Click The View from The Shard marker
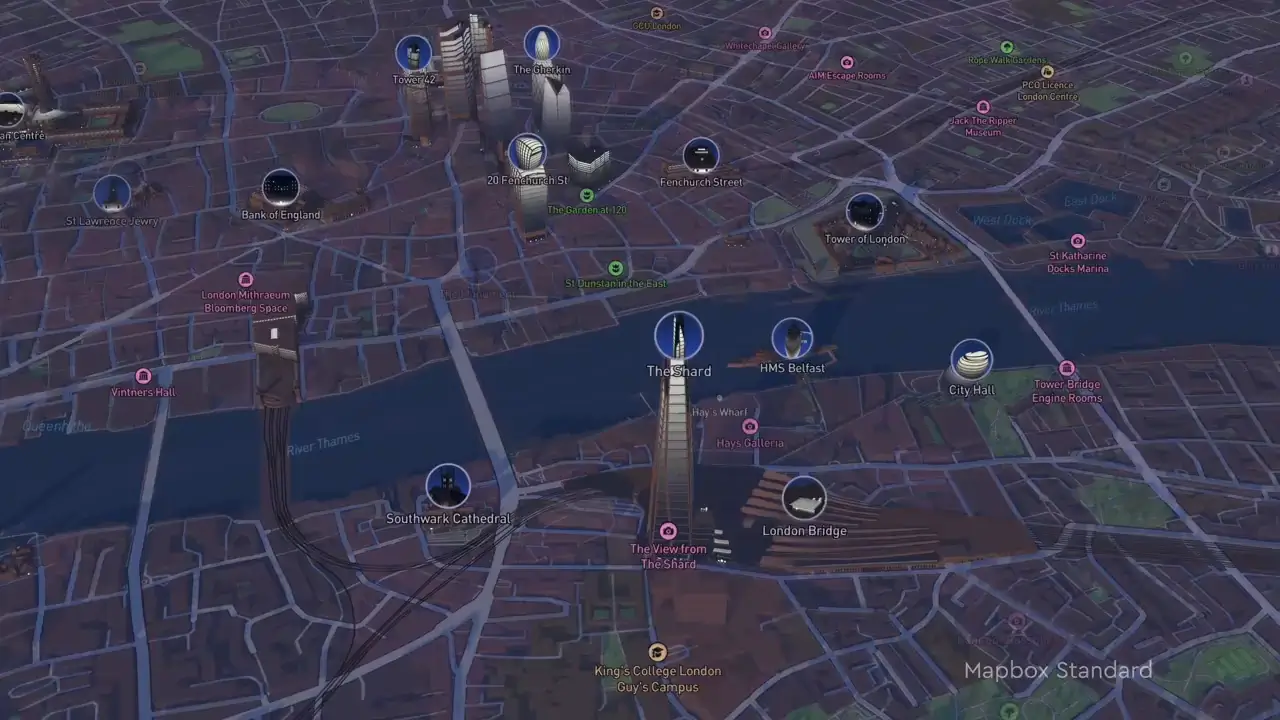This screenshot has width=1280, height=720. 668,531
